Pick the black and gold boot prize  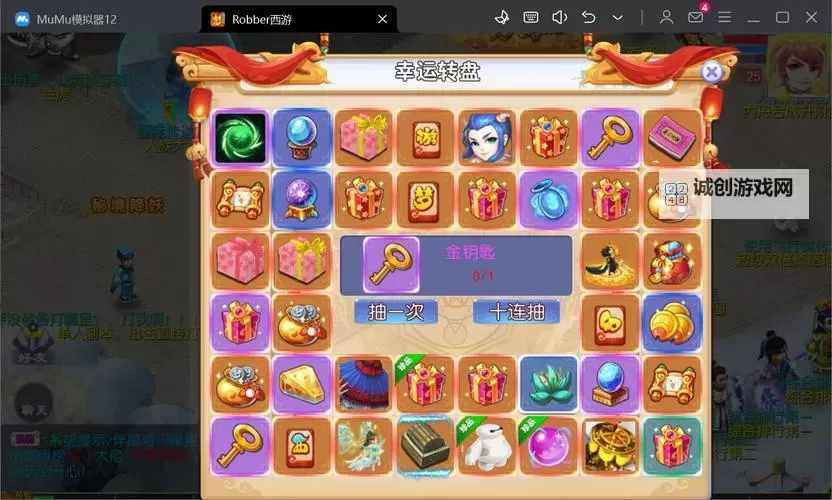pyautogui.click(x=610, y=260)
